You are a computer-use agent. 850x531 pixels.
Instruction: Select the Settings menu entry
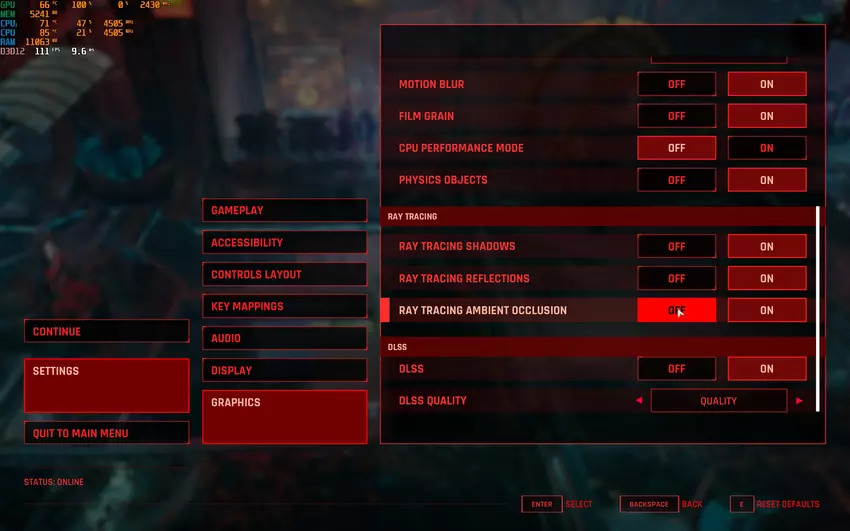[106, 385]
